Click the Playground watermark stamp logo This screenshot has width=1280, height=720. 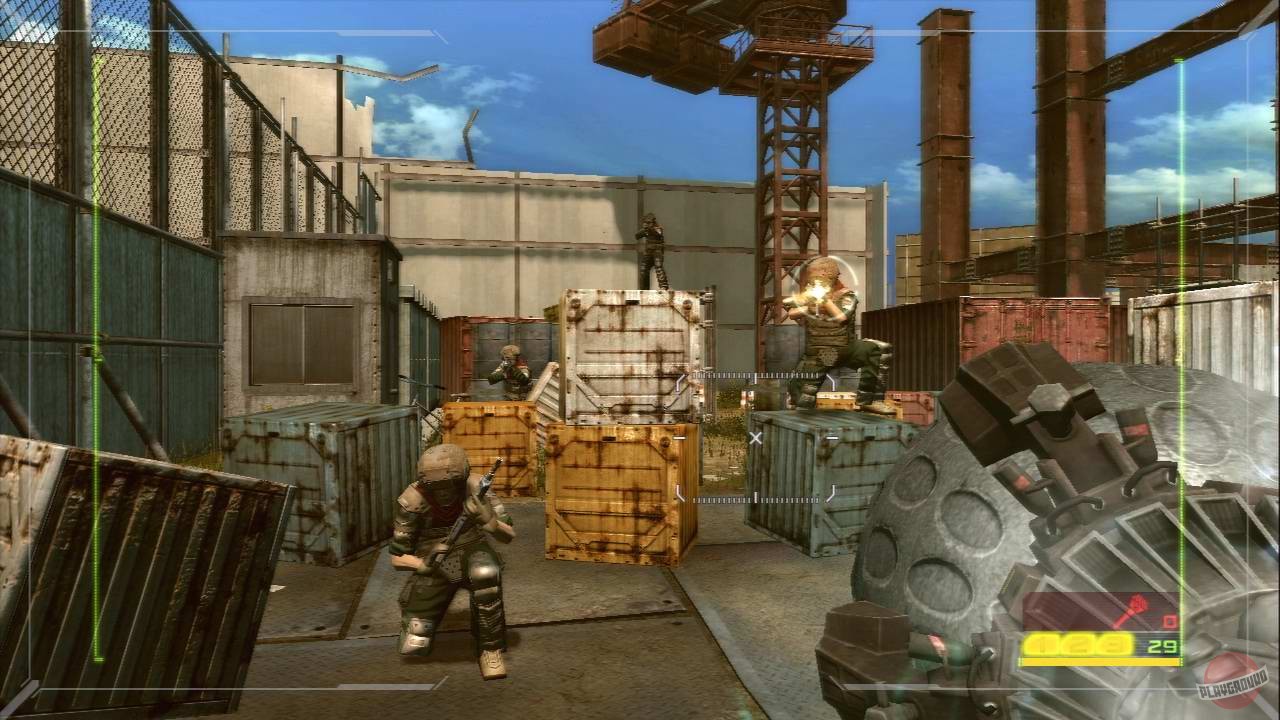pyautogui.click(x=1231, y=683)
